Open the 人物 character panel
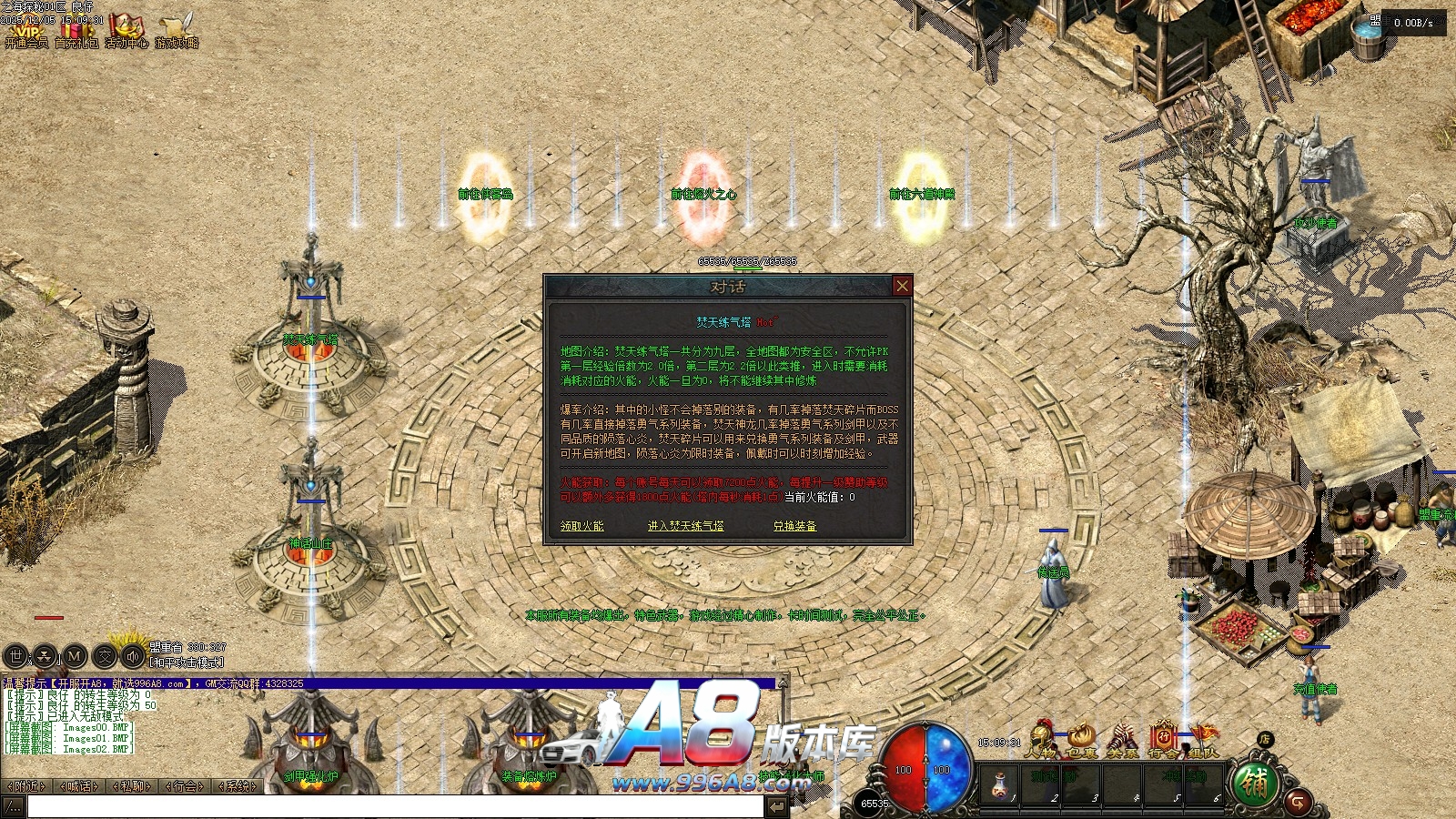Viewport: 1456px width, 819px height. (1040, 737)
